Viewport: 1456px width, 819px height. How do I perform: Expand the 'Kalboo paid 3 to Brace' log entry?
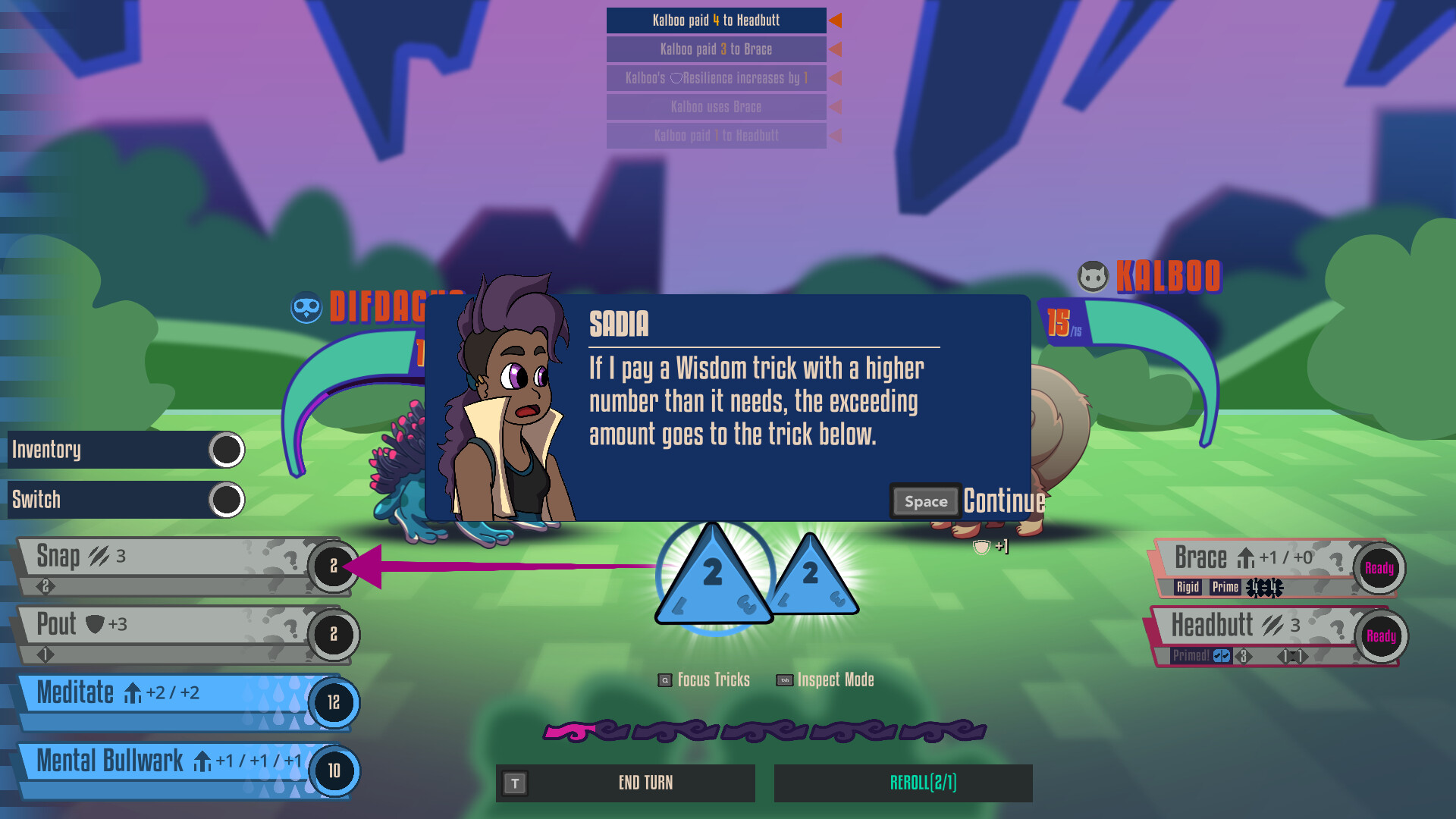(x=716, y=49)
